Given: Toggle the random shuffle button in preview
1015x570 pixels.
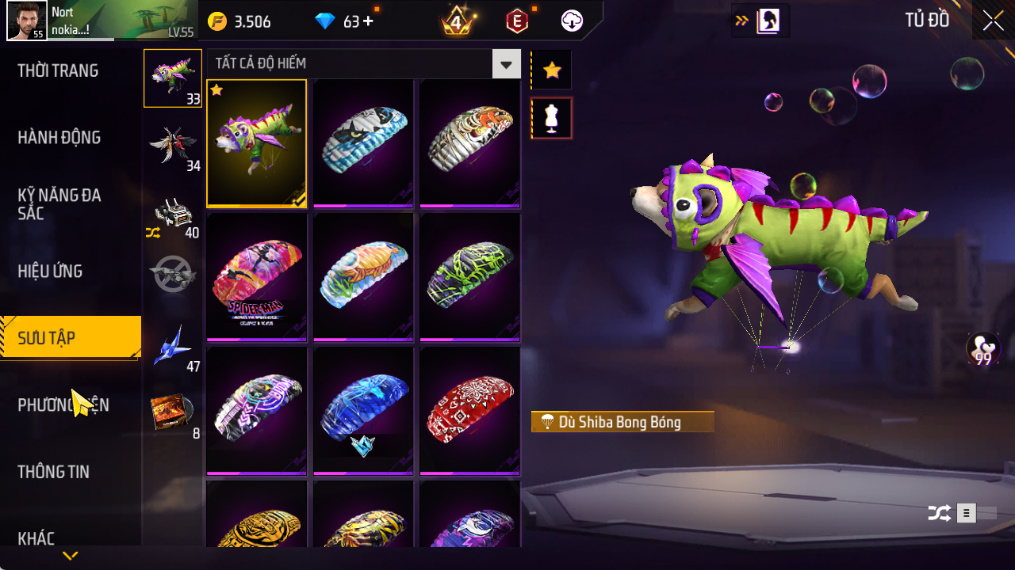Looking at the screenshot, I should click(939, 513).
